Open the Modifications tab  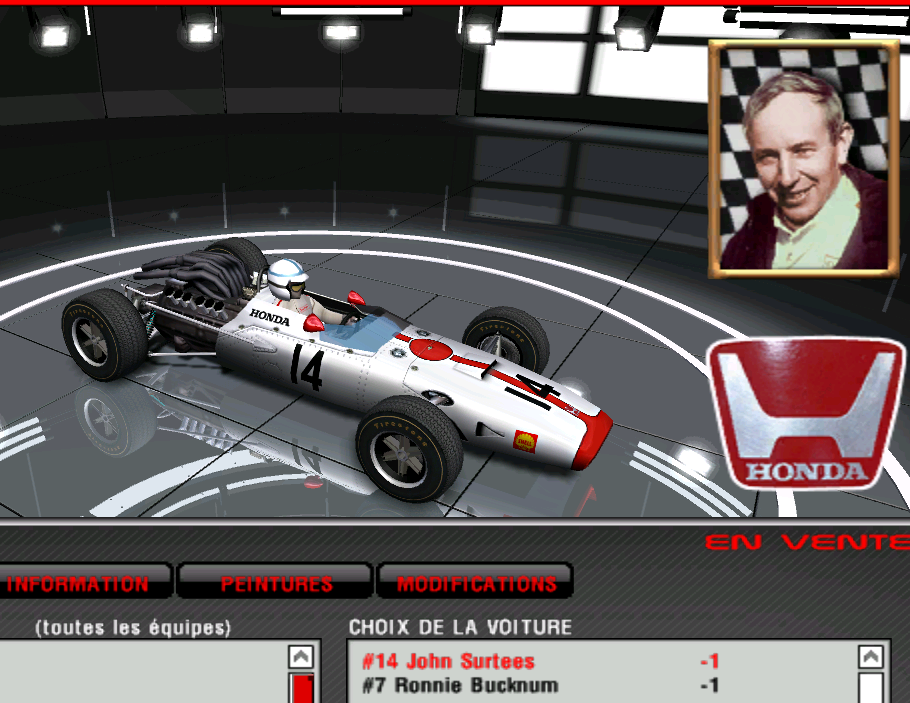click(x=476, y=583)
